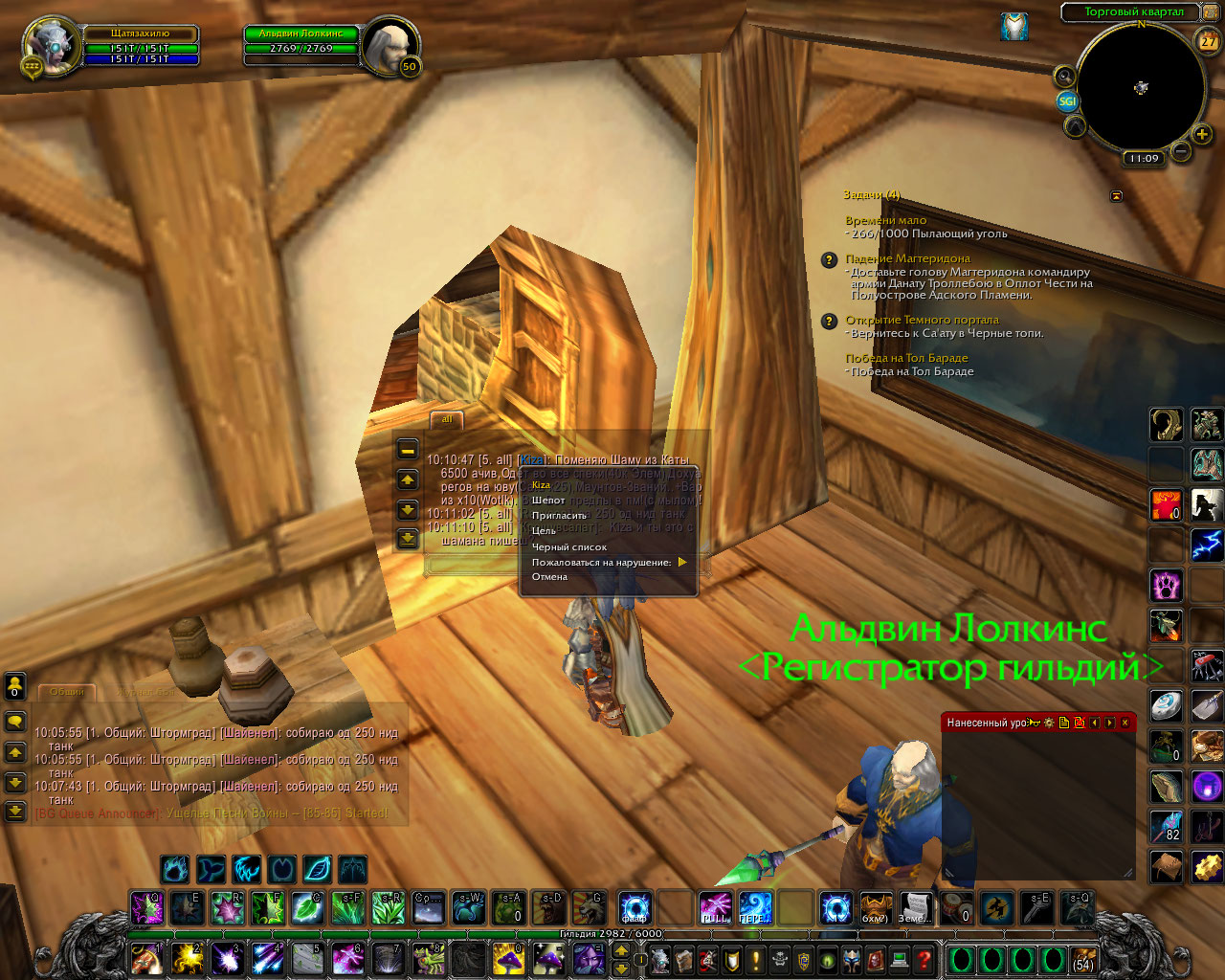Viewport: 1225px width, 980px height.
Task: Add Kiza to Черный список
Action: pos(569,547)
